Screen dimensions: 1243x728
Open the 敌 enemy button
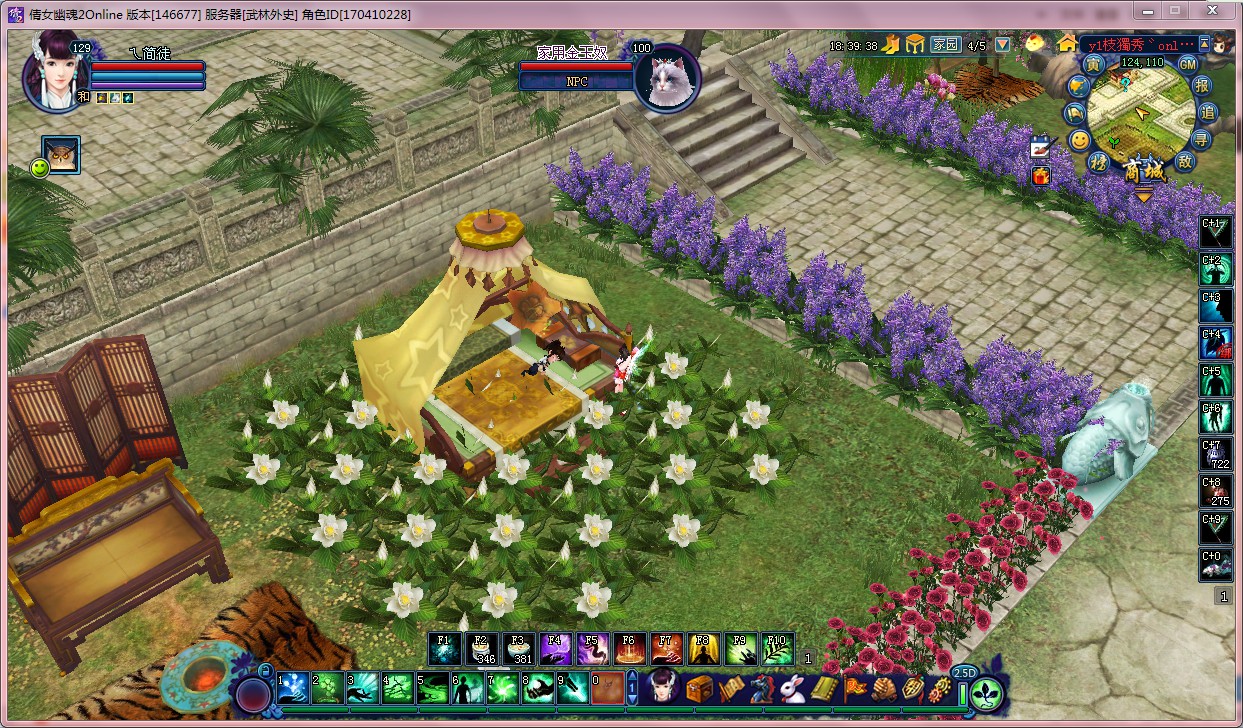pyautogui.click(x=1186, y=161)
